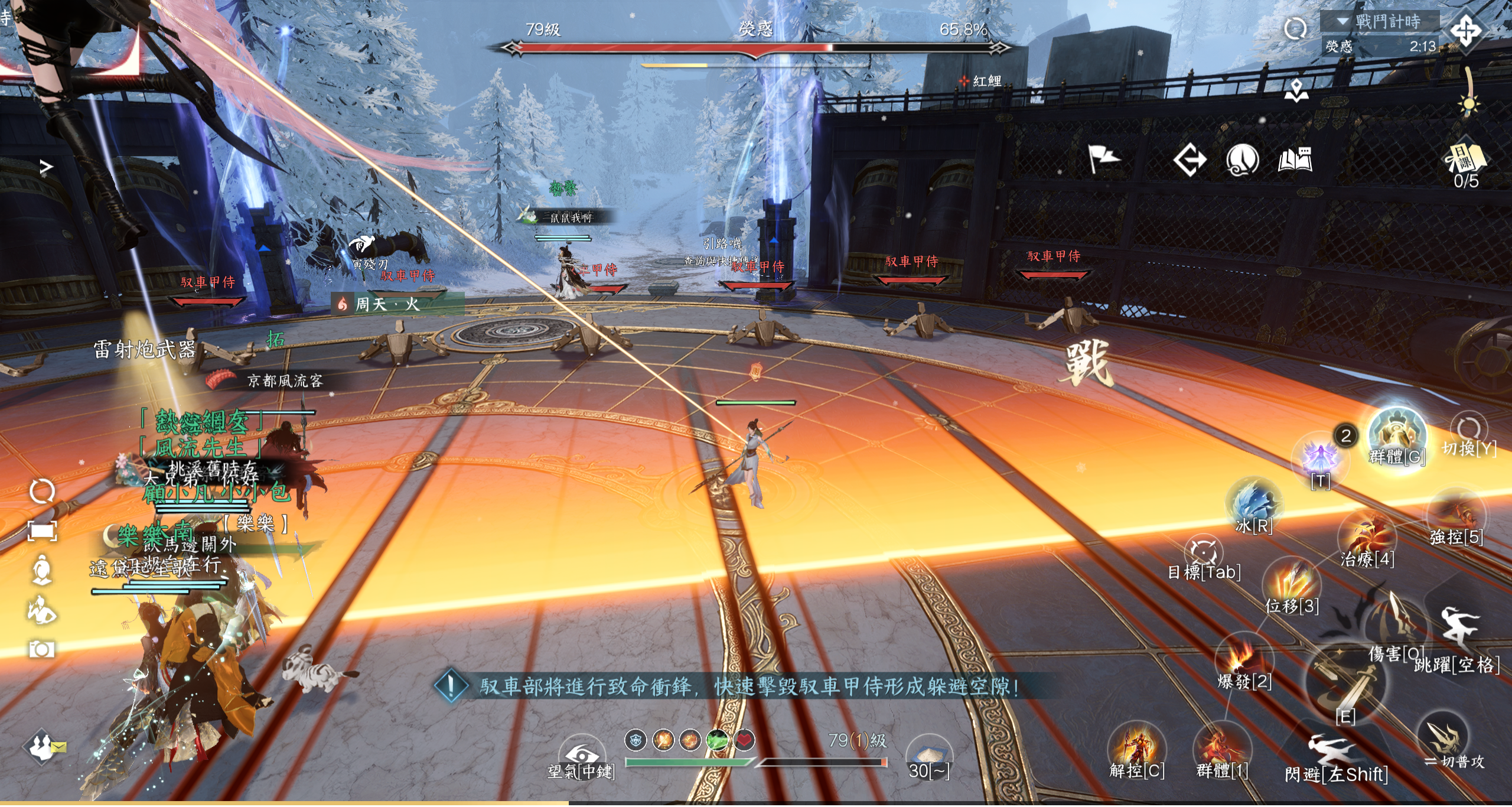The image size is (1512, 807).
Task: Expand the 戰鬥計時 combat timer dropdown
Action: 1342,21
